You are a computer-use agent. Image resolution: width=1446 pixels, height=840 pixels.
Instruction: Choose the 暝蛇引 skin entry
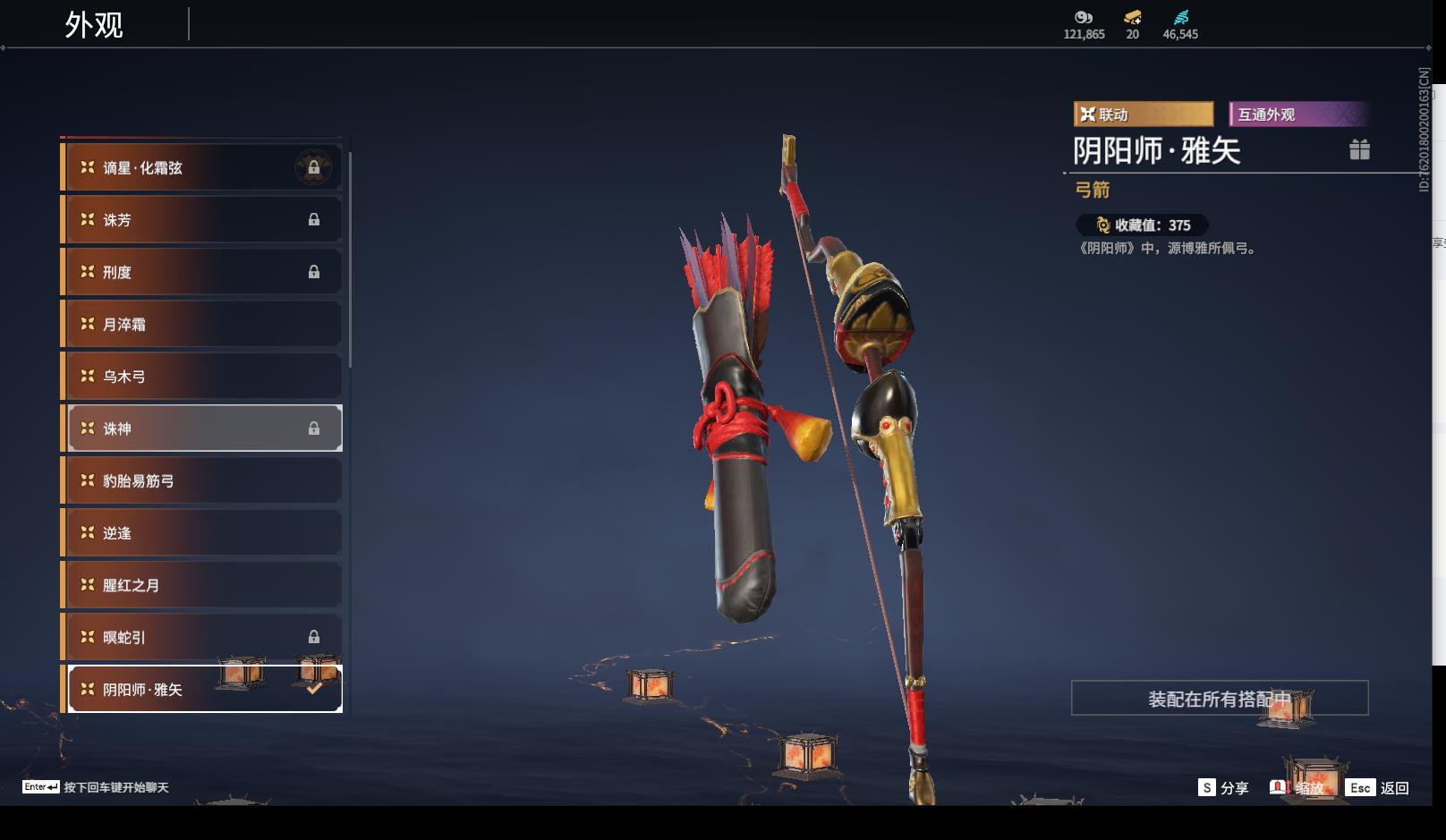click(x=204, y=637)
